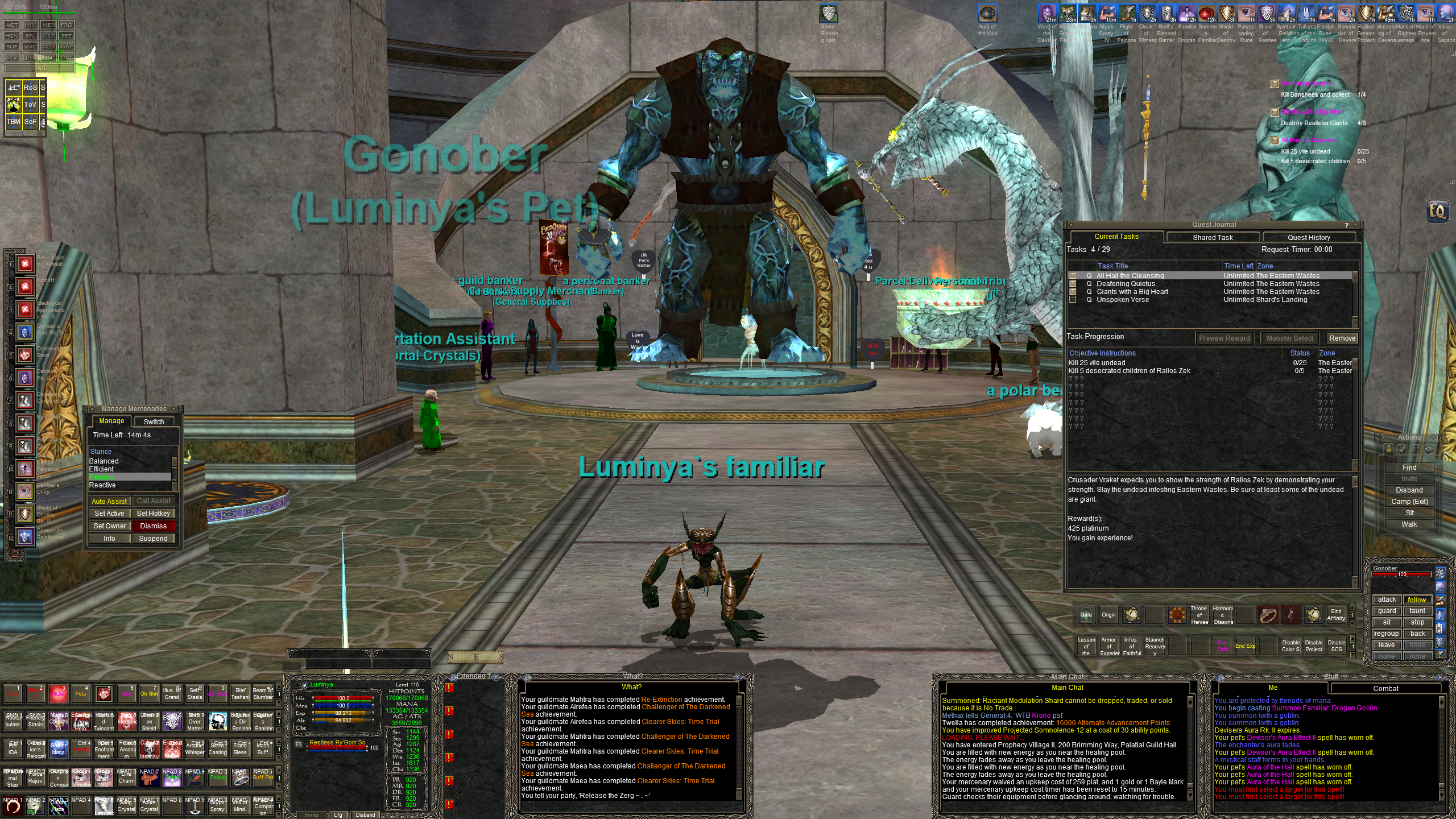Tell the pet to guard
This screenshot has width=1456, height=819.
1387,611
